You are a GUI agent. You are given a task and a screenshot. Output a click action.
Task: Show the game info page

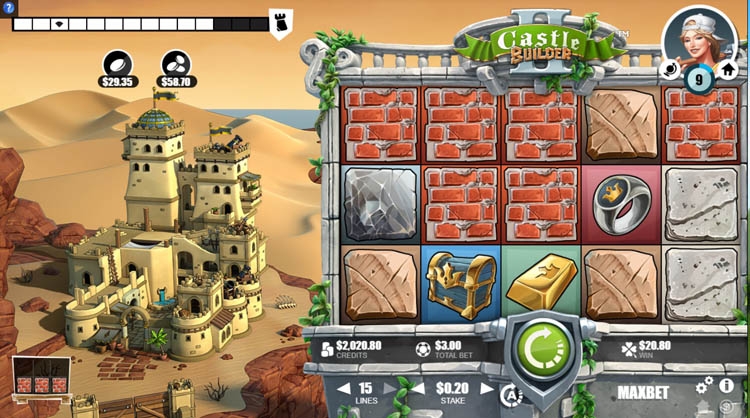[x=727, y=385]
